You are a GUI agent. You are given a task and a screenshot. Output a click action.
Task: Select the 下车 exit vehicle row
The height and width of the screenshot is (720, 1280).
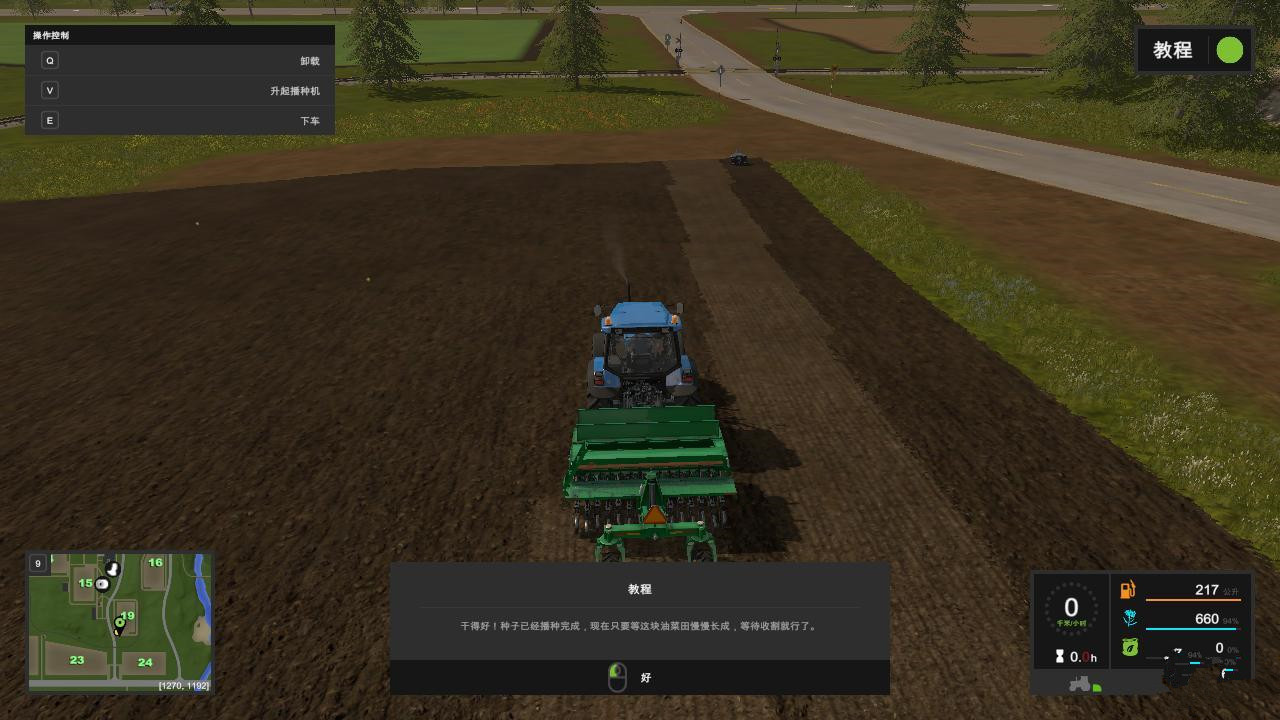pyautogui.click(x=180, y=121)
